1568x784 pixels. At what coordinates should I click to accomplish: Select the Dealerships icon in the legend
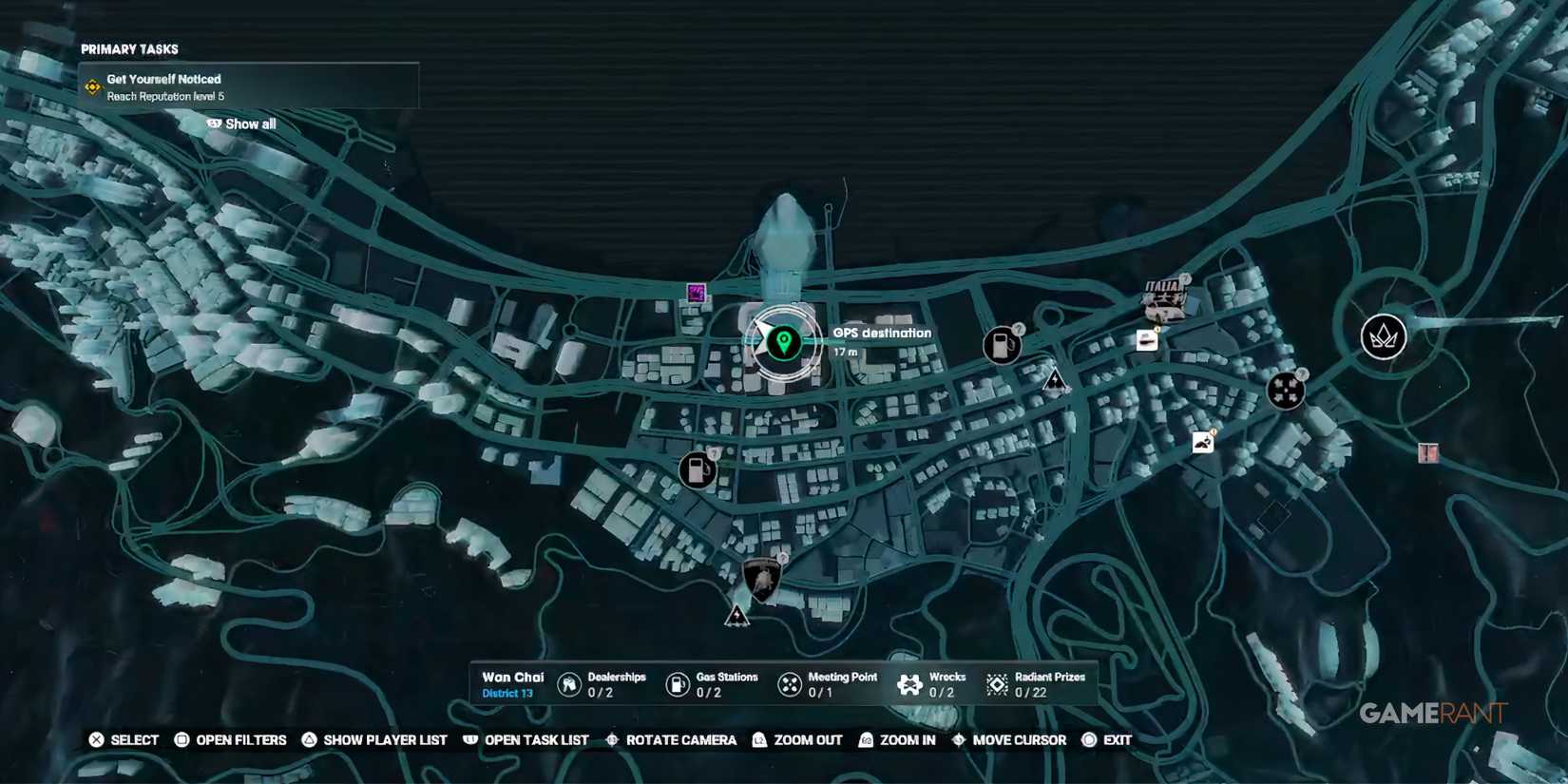567,682
